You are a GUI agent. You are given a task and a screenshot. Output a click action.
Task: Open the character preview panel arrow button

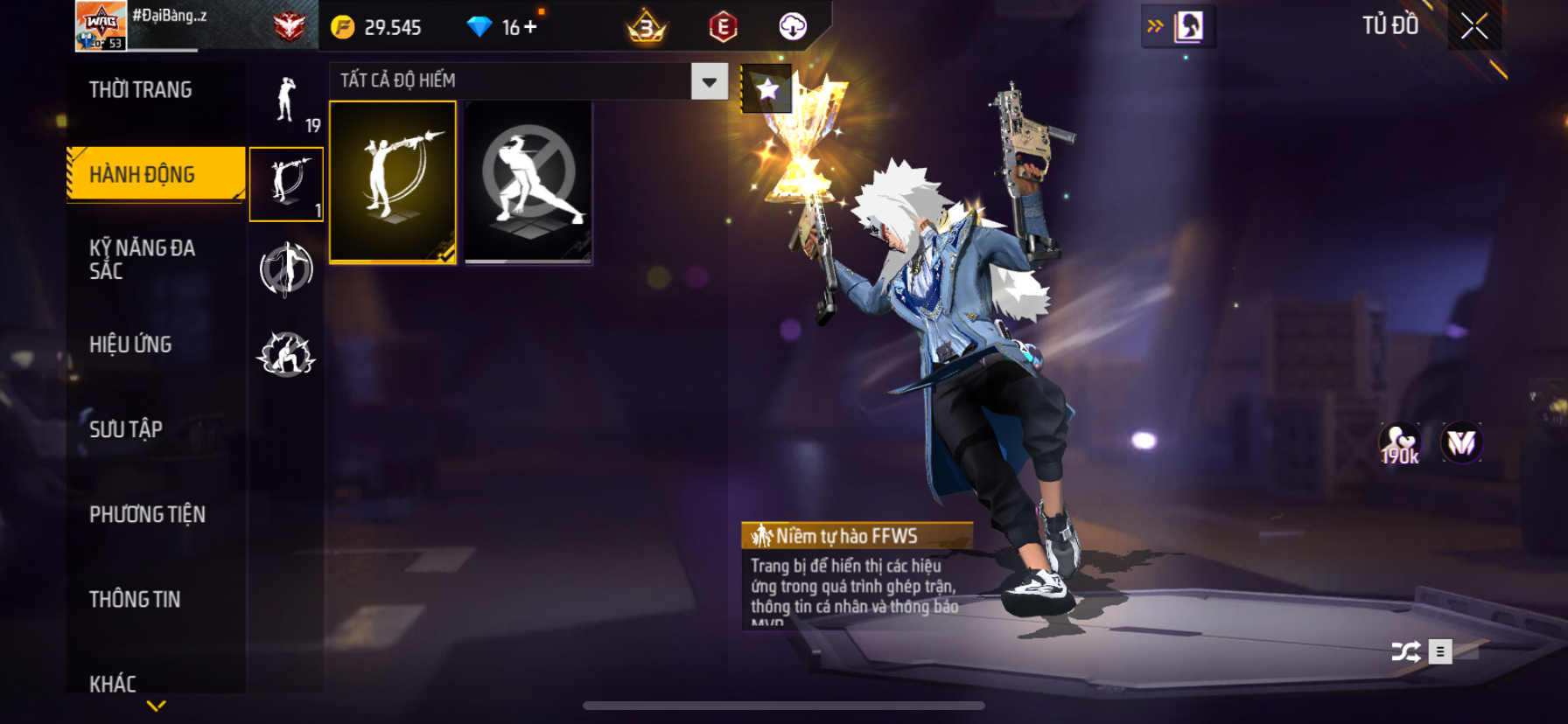(x=1178, y=26)
